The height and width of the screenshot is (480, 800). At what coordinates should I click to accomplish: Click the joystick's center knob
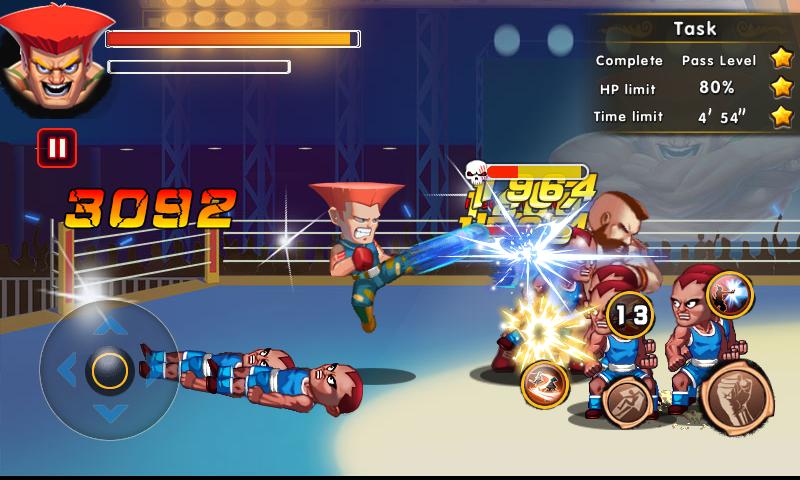tap(110, 370)
